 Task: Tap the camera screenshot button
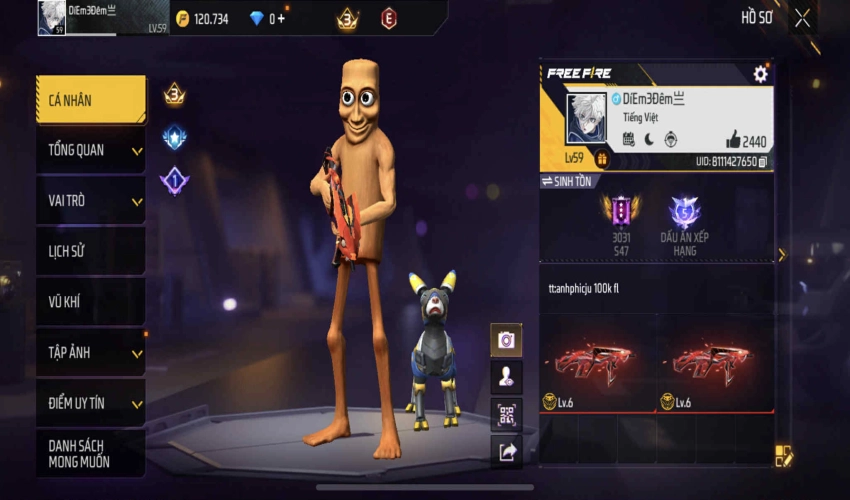click(506, 340)
